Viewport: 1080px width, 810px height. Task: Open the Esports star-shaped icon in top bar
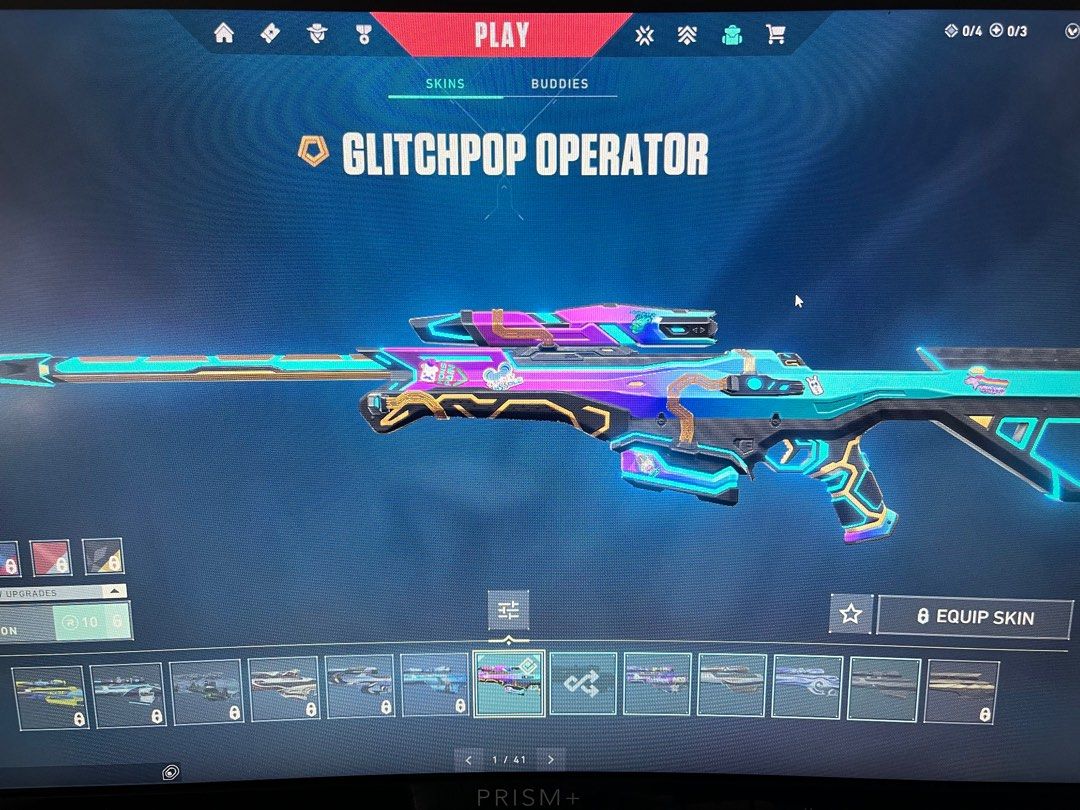point(645,35)
